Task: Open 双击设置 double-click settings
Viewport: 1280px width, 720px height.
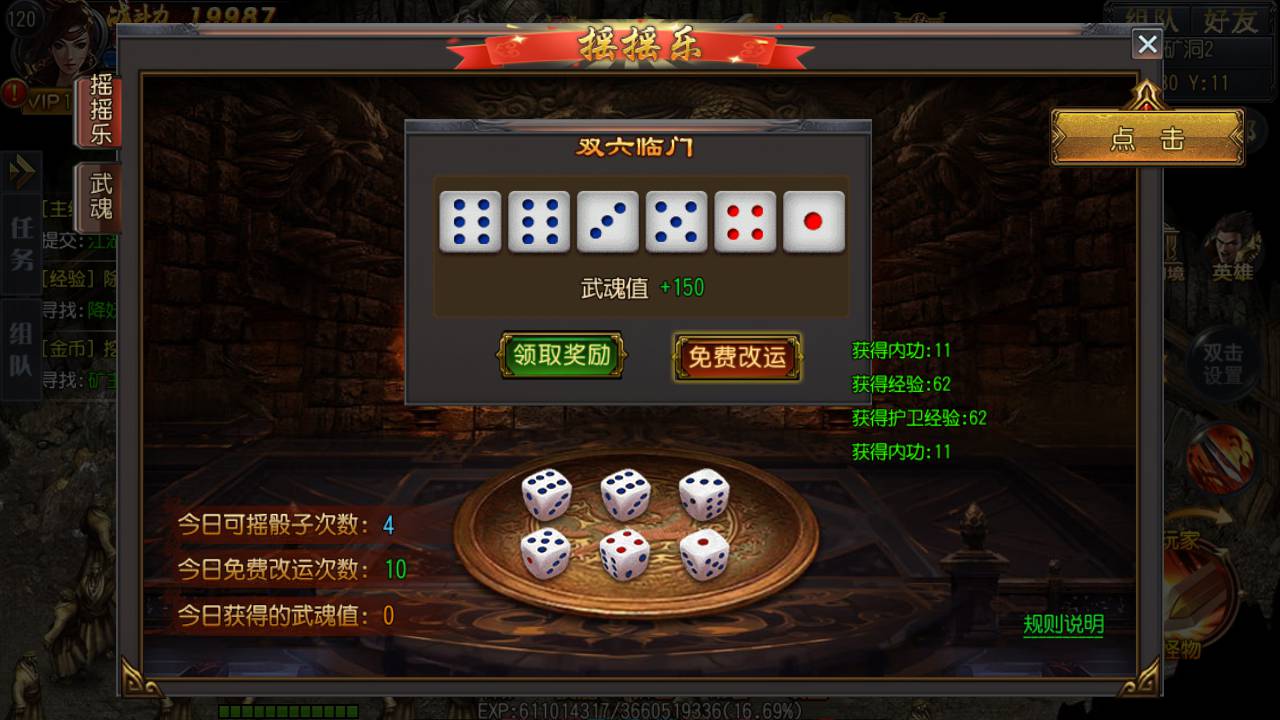Action: coord(1222,364)
